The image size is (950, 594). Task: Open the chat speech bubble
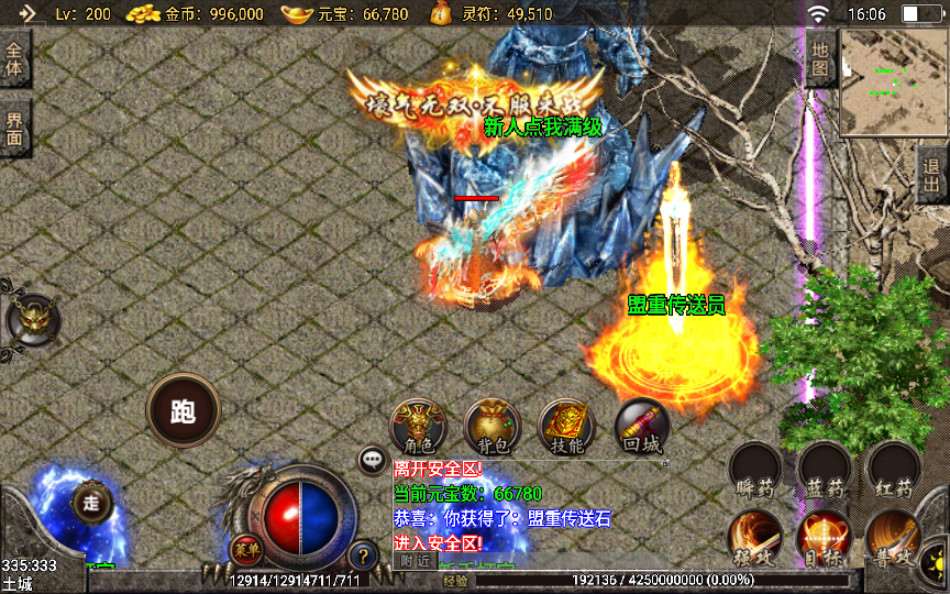(373, 460)
